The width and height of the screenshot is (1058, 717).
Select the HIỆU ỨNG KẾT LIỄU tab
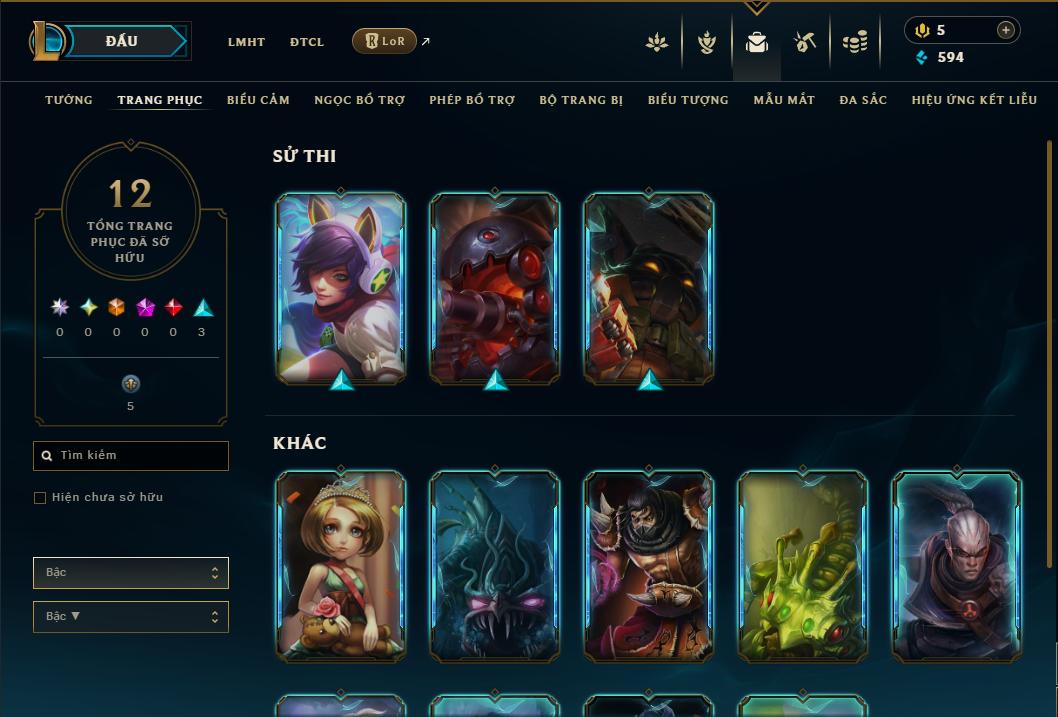(974, 100)
